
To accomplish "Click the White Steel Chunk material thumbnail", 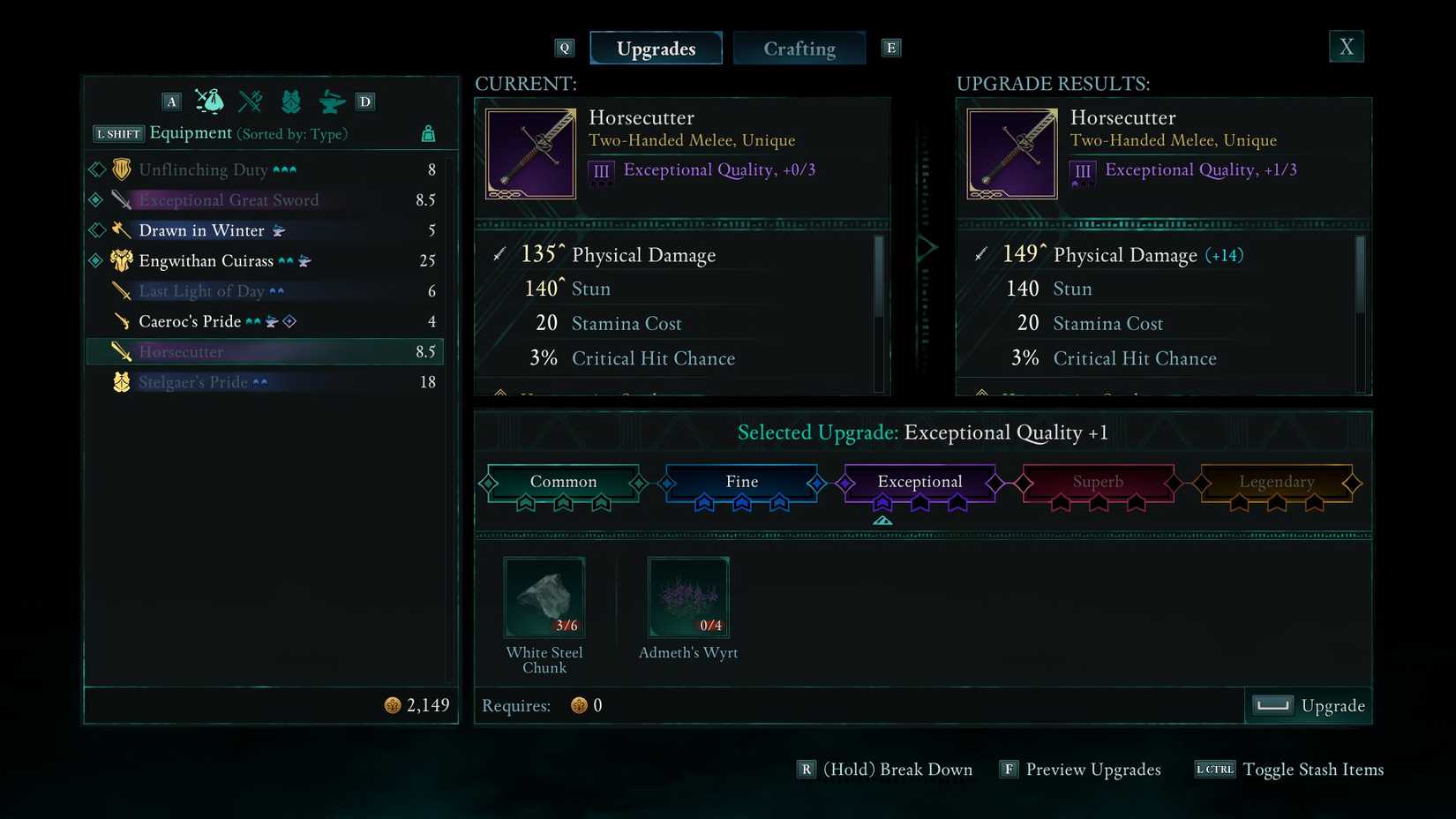I will (x=544, y=597).
